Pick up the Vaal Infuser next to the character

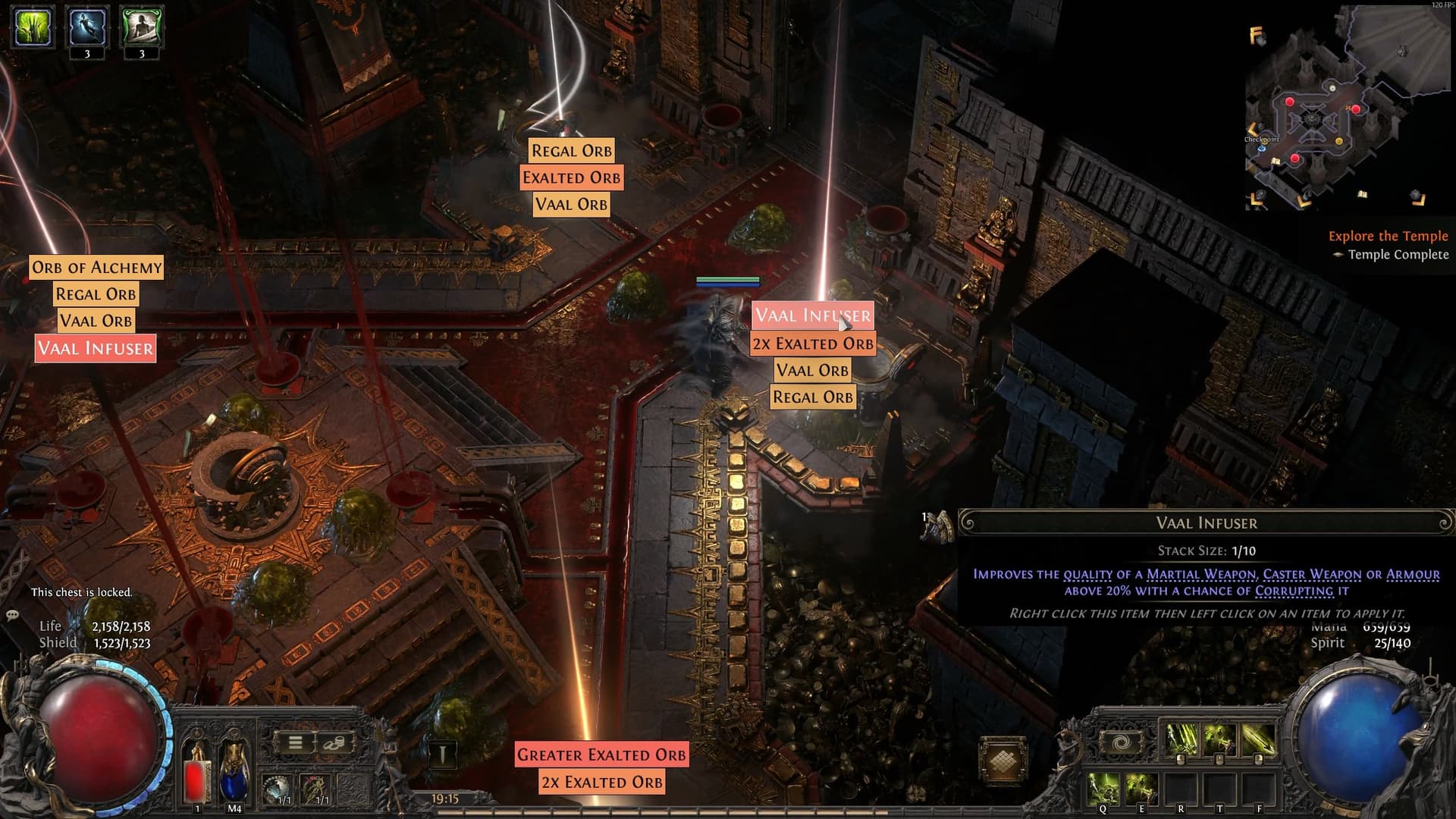(x=812, y=316)
